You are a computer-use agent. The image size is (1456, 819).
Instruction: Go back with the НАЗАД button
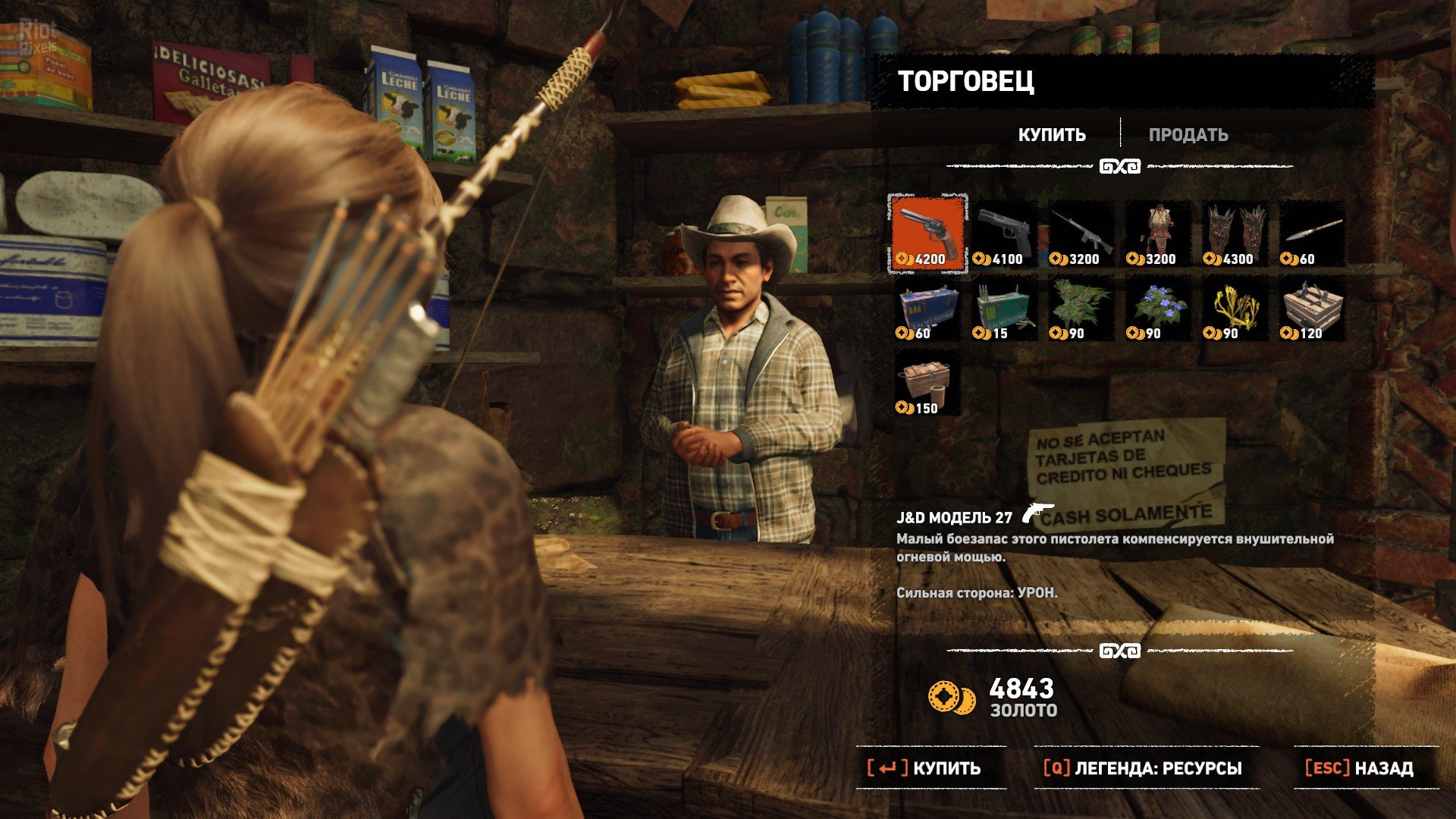click(x=1359, y=768)
